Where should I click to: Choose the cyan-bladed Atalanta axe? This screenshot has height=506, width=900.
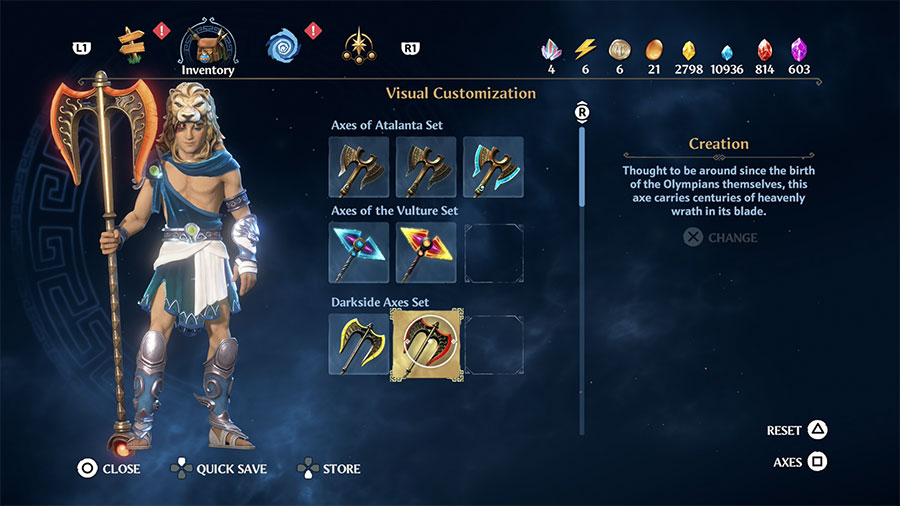point(493,167)
